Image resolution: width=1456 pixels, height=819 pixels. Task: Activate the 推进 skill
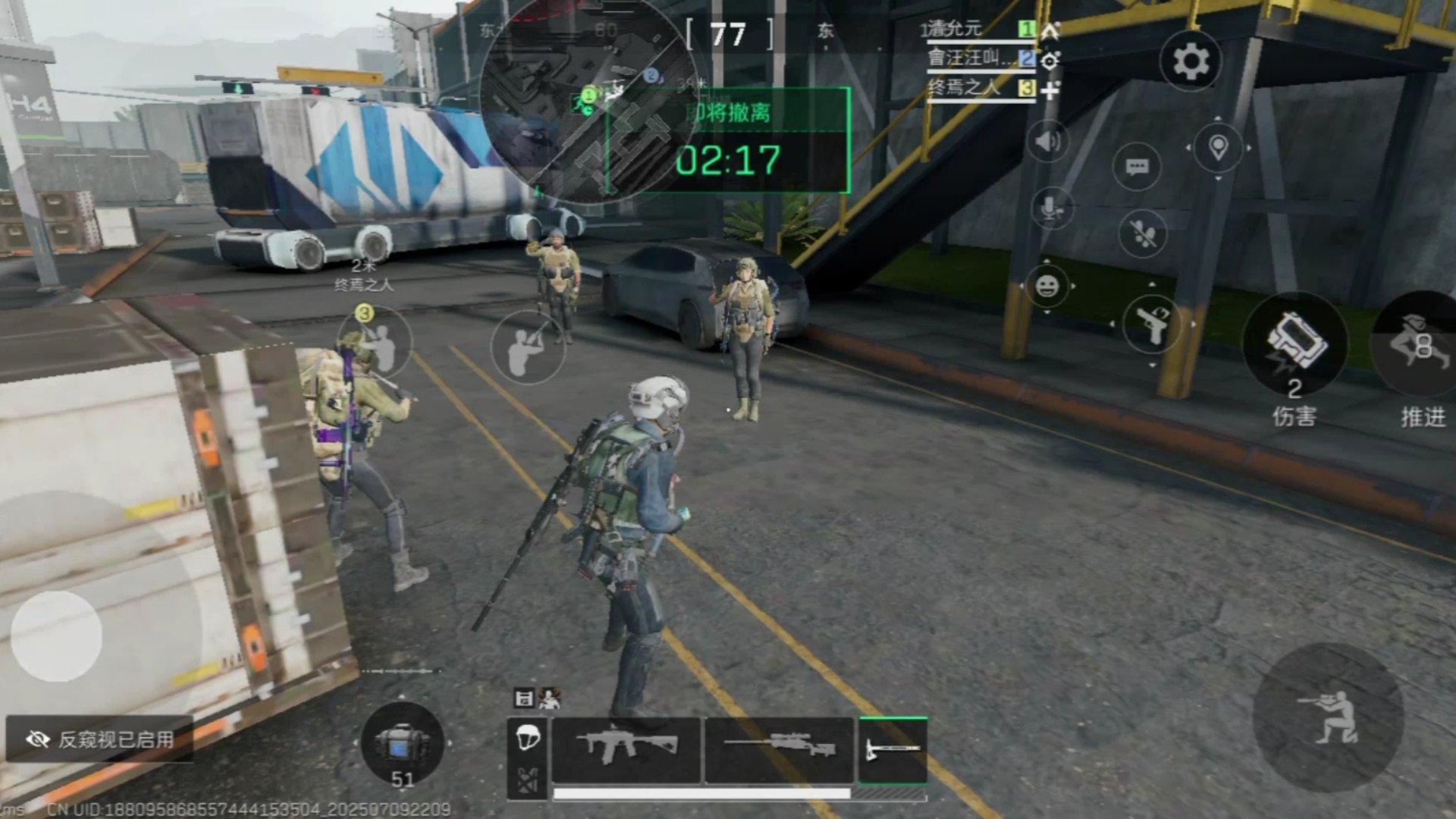point(1418,345)
